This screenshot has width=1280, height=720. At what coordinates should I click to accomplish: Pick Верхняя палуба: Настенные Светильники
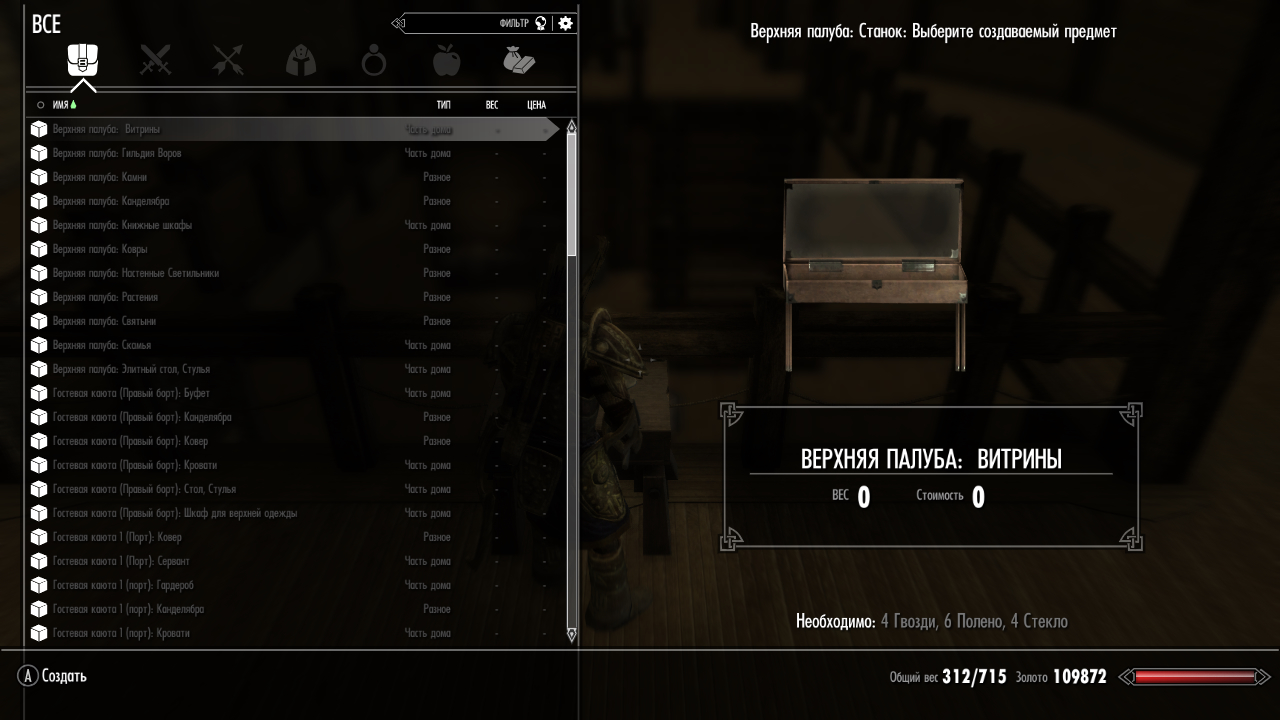click(x=135, y=273)
